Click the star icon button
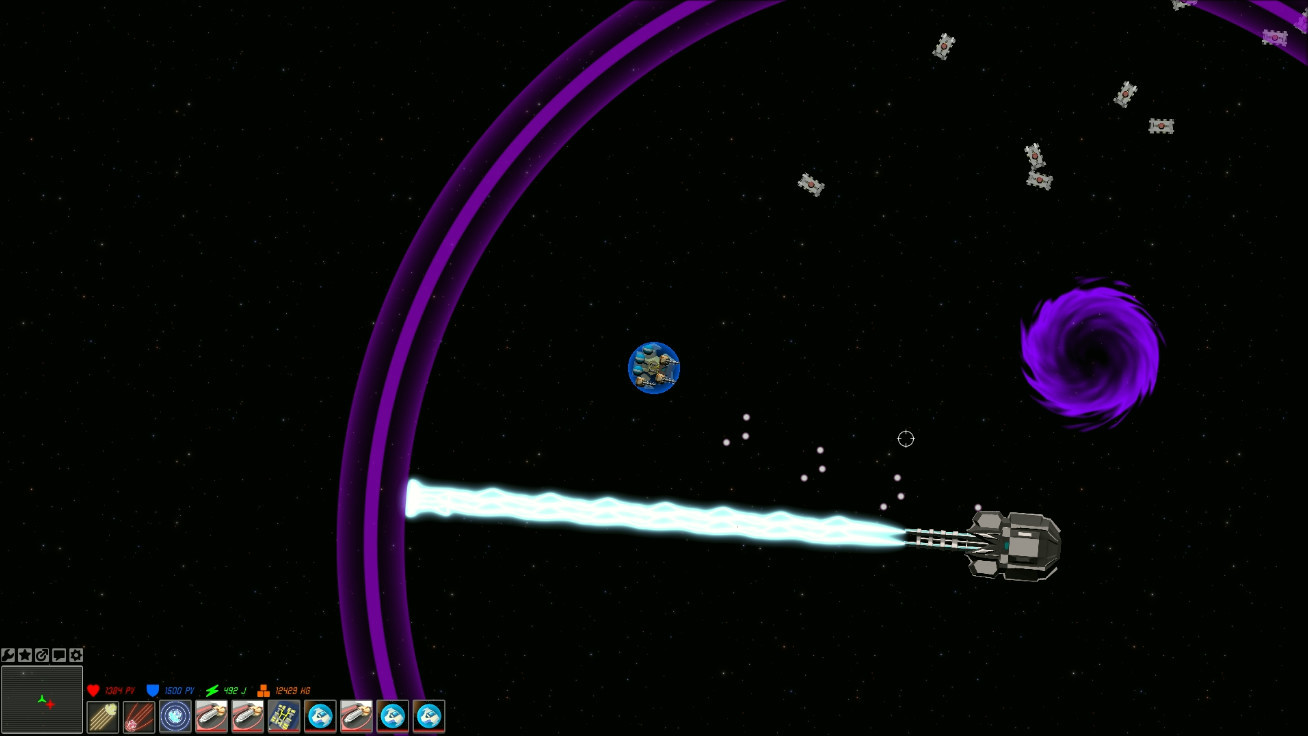 point(25,656)
